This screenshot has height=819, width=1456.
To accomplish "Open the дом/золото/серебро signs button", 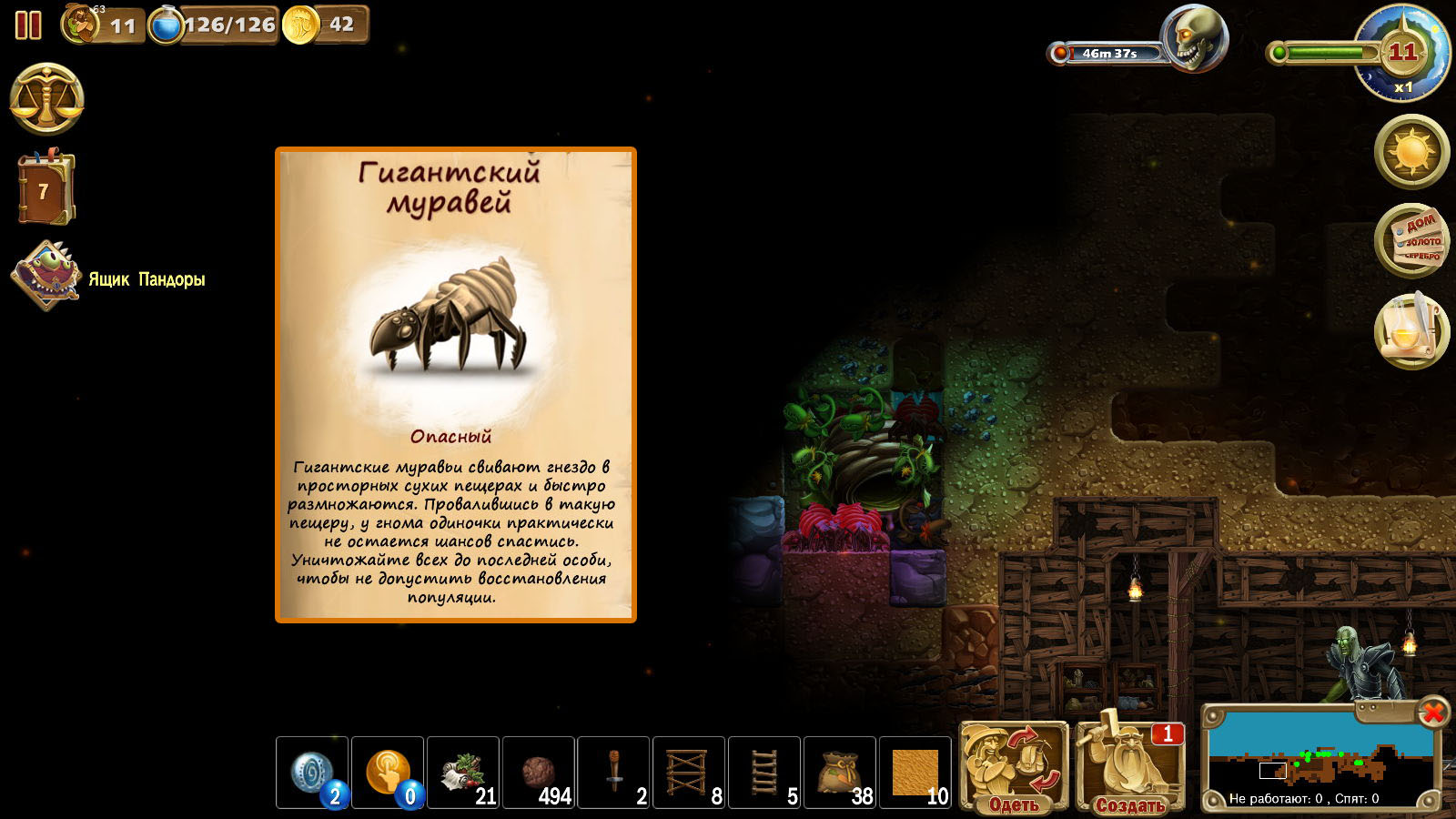I will (x=1411, y=240).
